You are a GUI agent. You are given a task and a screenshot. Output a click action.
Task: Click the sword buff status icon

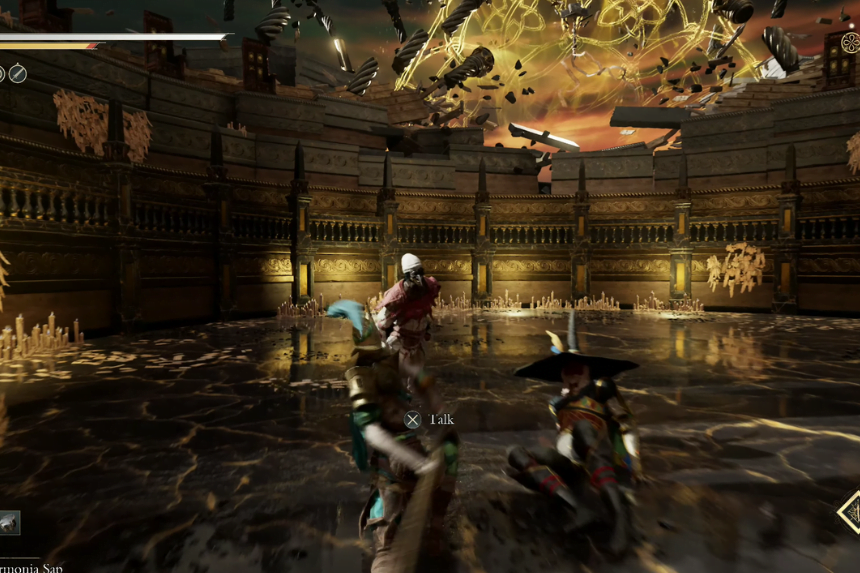click(18, 73)
